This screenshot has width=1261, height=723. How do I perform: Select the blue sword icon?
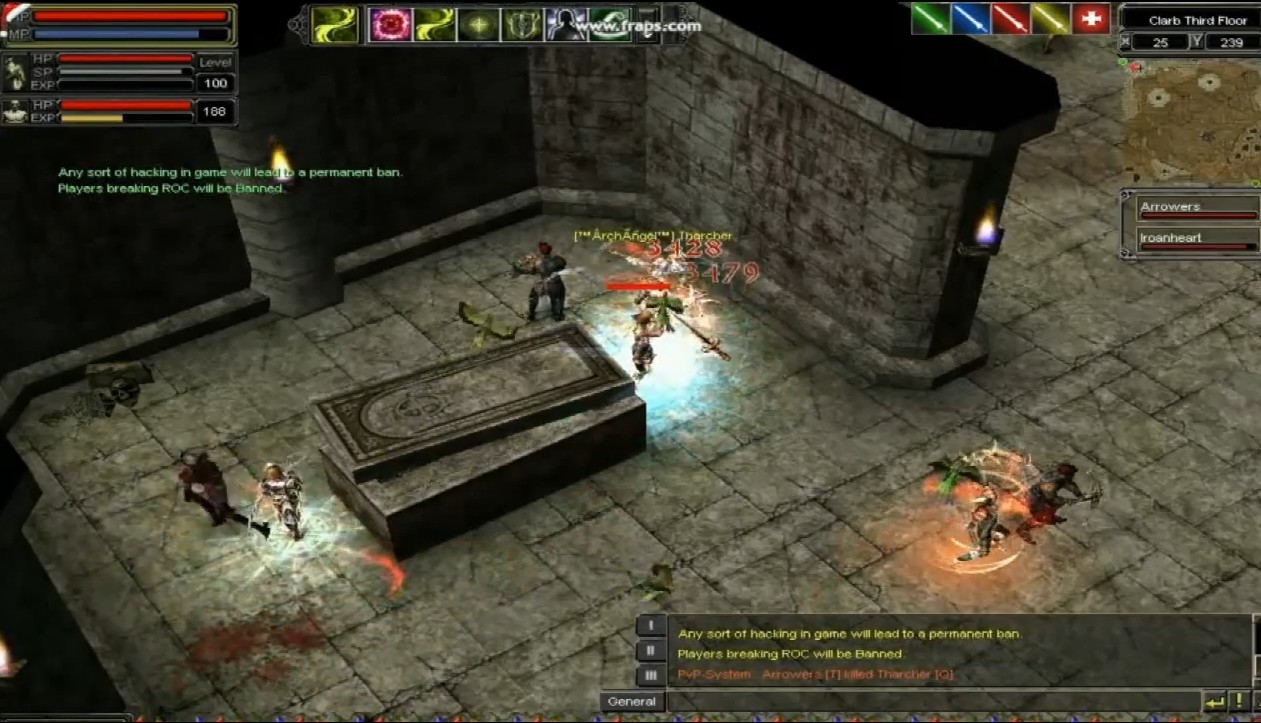tap(970, 19)
